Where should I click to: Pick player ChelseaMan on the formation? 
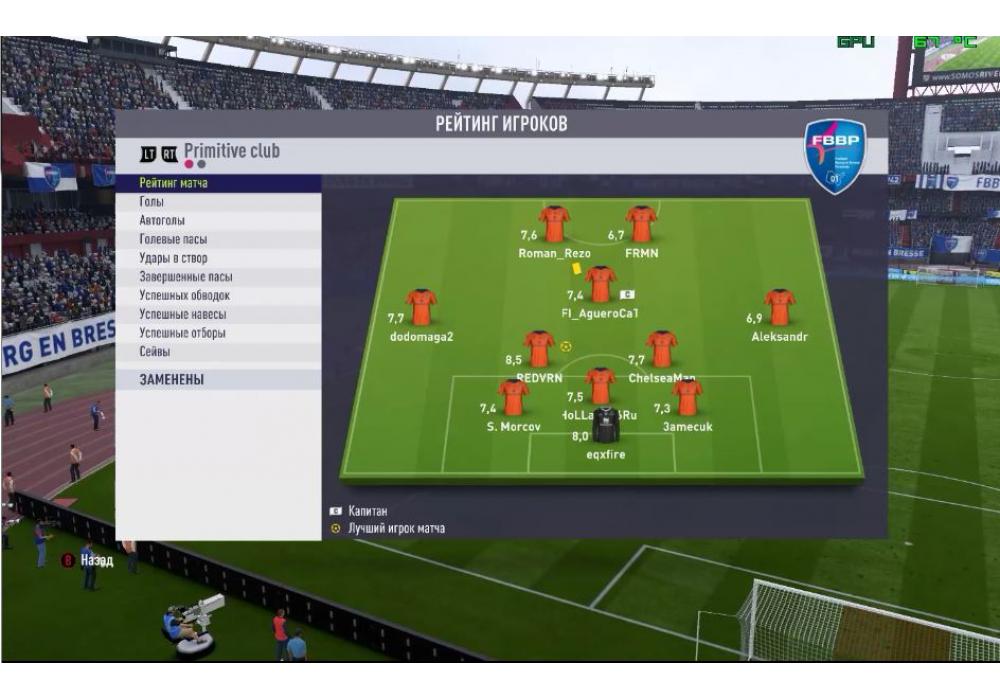click(661, 350)
